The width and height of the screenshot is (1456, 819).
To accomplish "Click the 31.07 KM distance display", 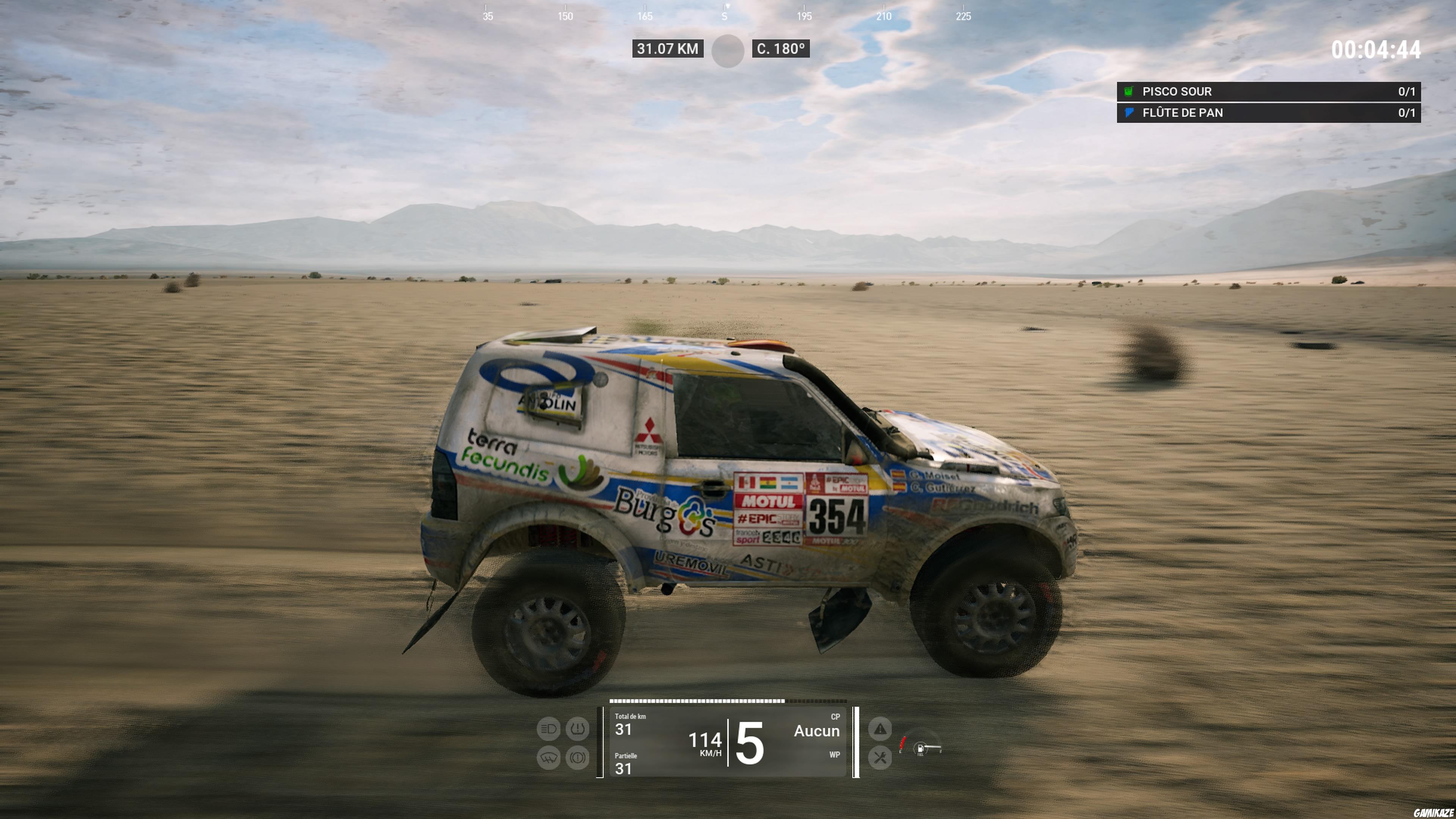I will pos(668,49).
